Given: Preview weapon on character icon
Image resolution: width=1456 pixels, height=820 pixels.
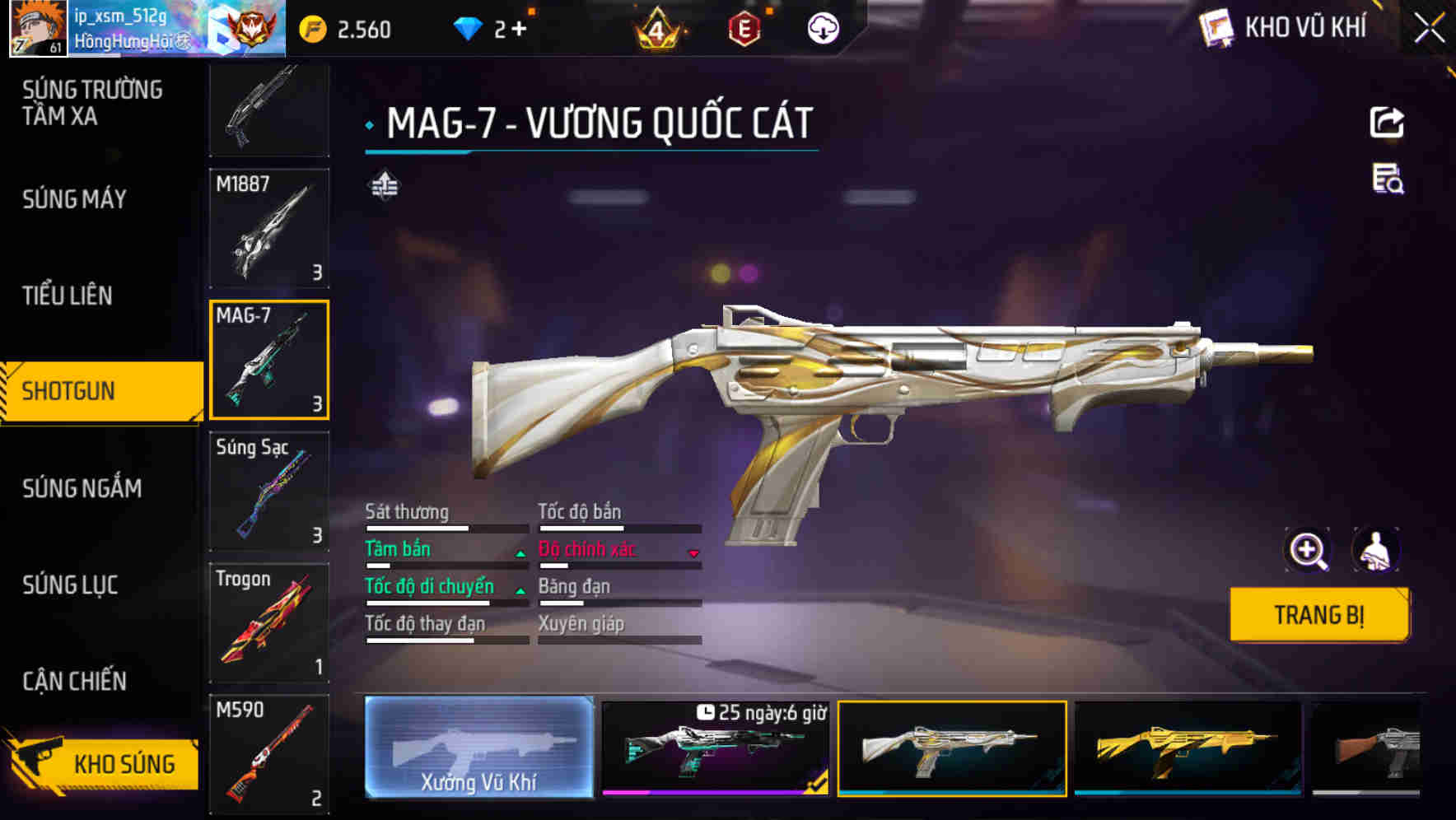Looking at the screenshot, I should [x=1375, y=550].
